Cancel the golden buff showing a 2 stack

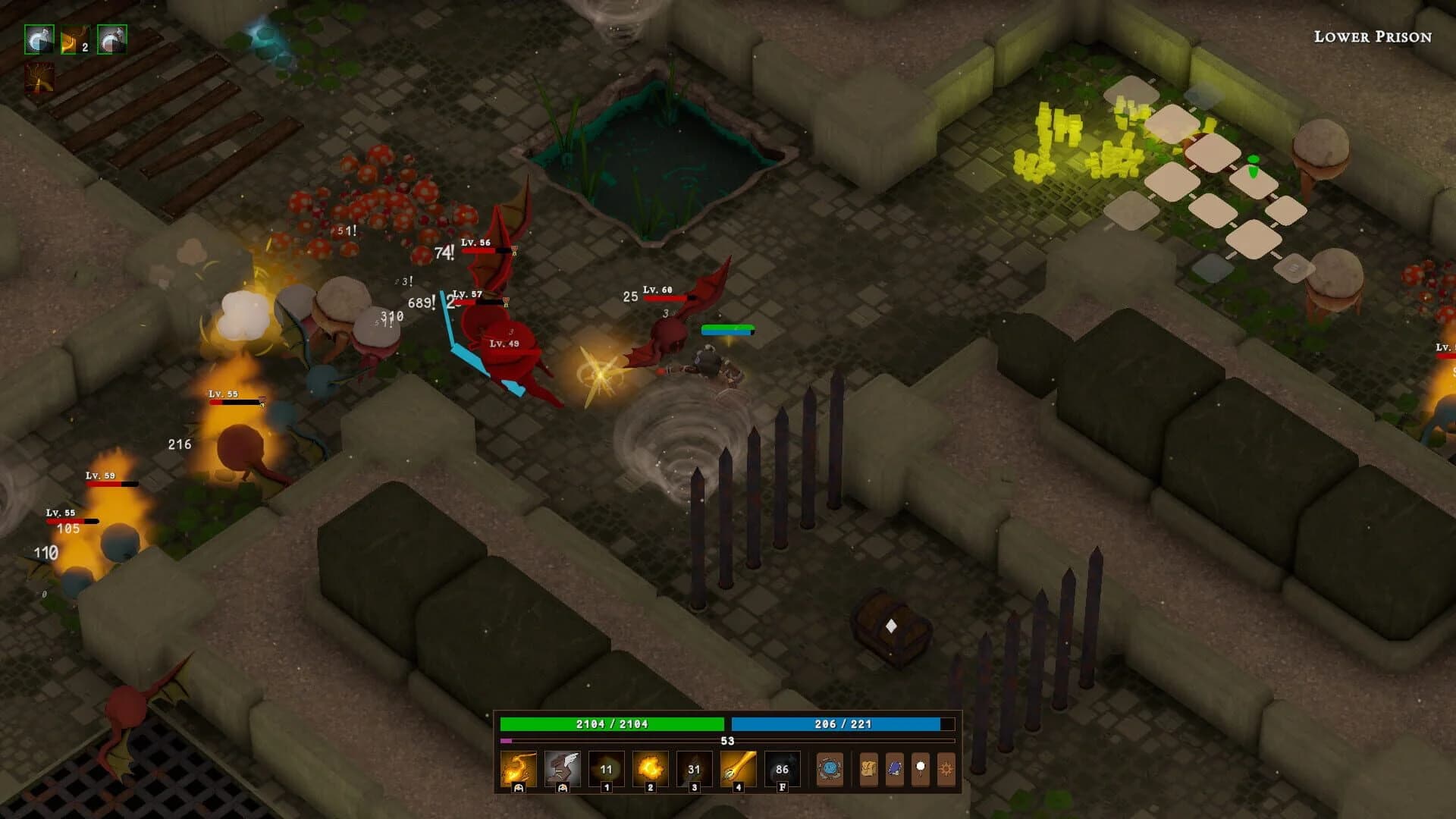click(74, 39)
